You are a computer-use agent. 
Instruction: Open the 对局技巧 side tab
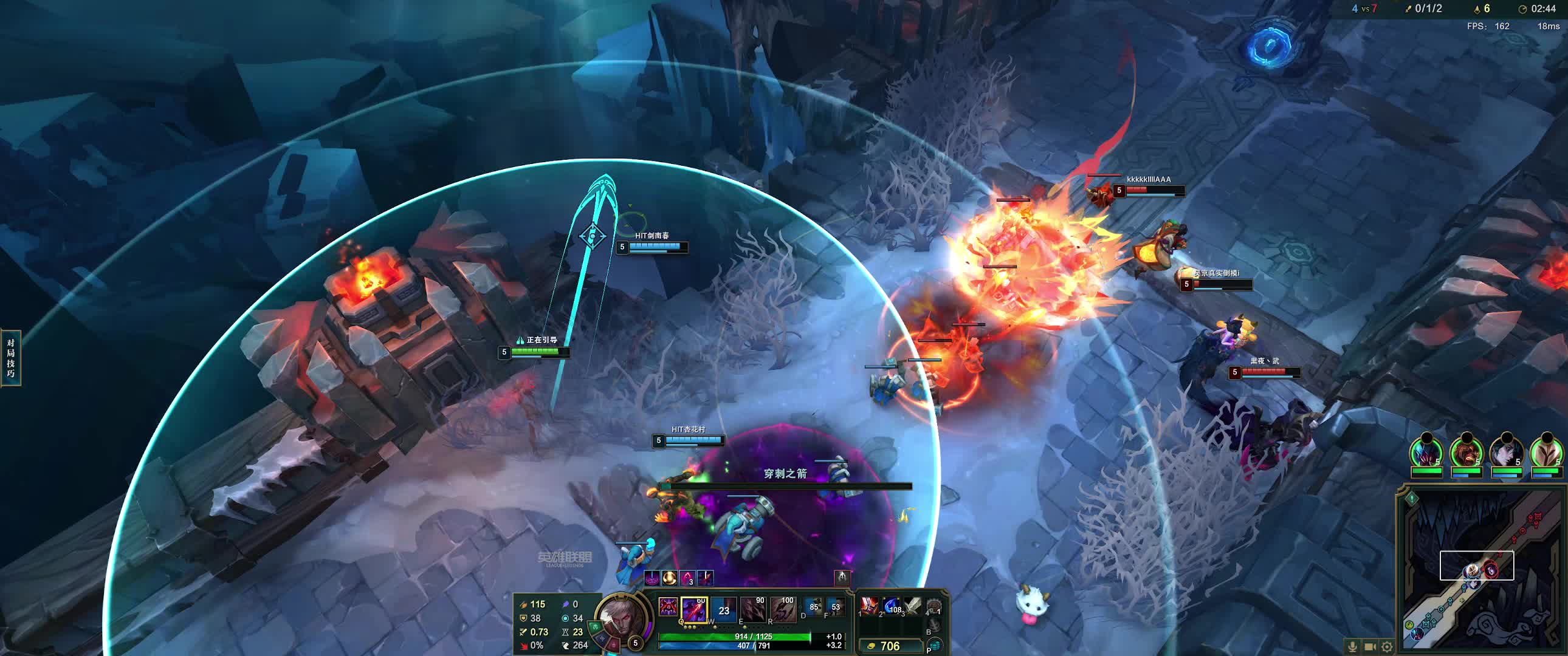(11, 358)
